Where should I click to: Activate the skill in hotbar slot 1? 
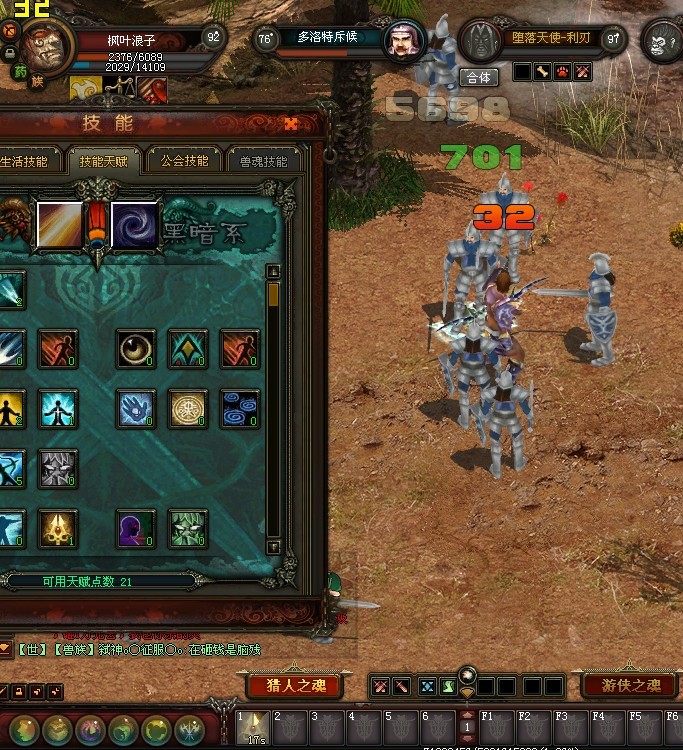[x=253, y=727]
